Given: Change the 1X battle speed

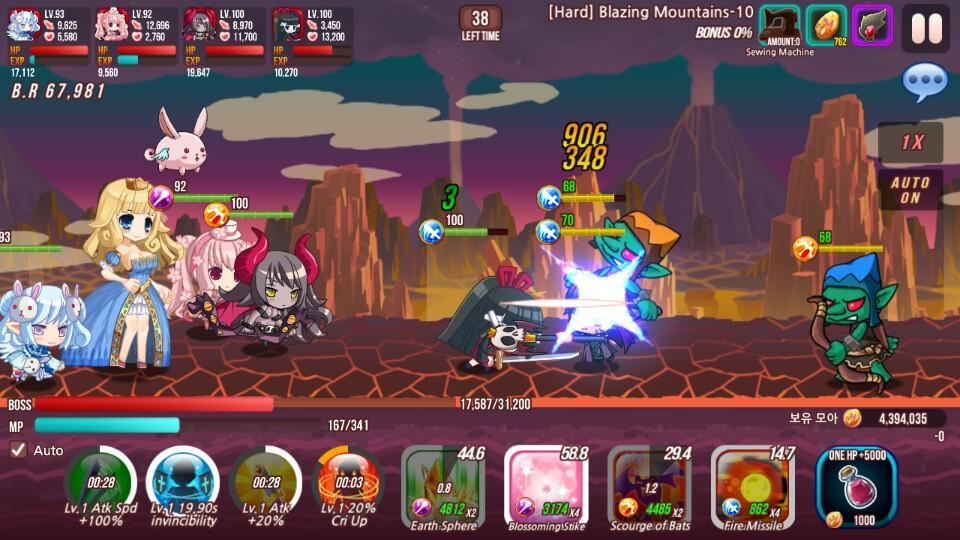Looking at the screenshot, I should [x=911, y=143].
